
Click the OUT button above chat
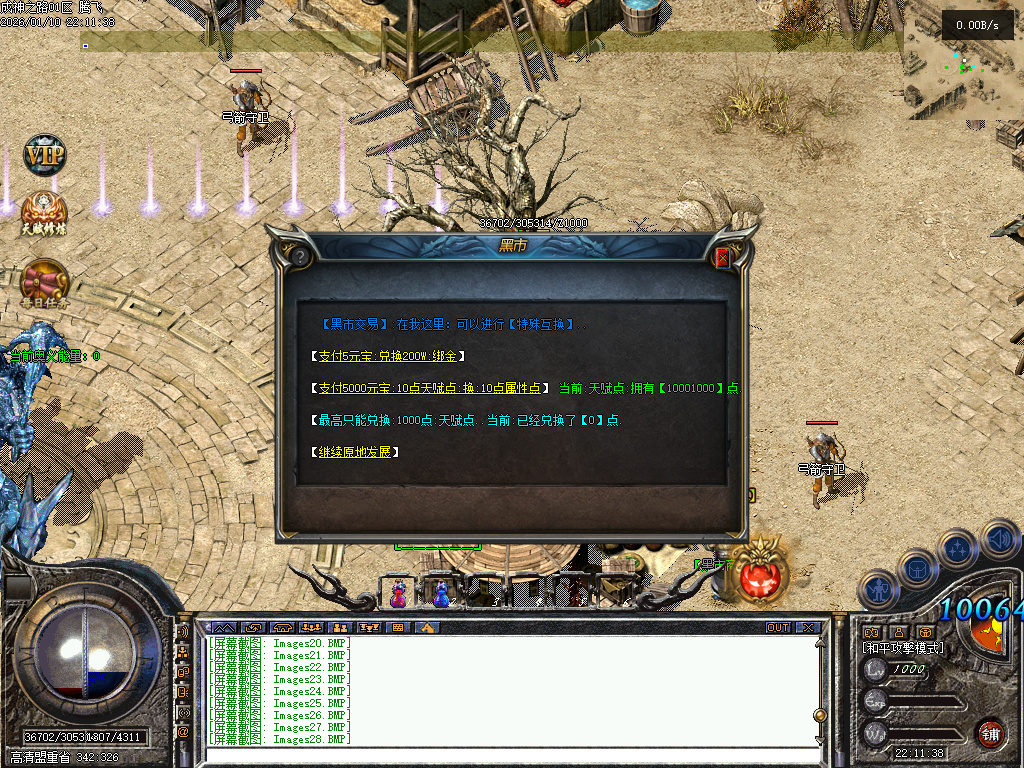pos(777,627)
